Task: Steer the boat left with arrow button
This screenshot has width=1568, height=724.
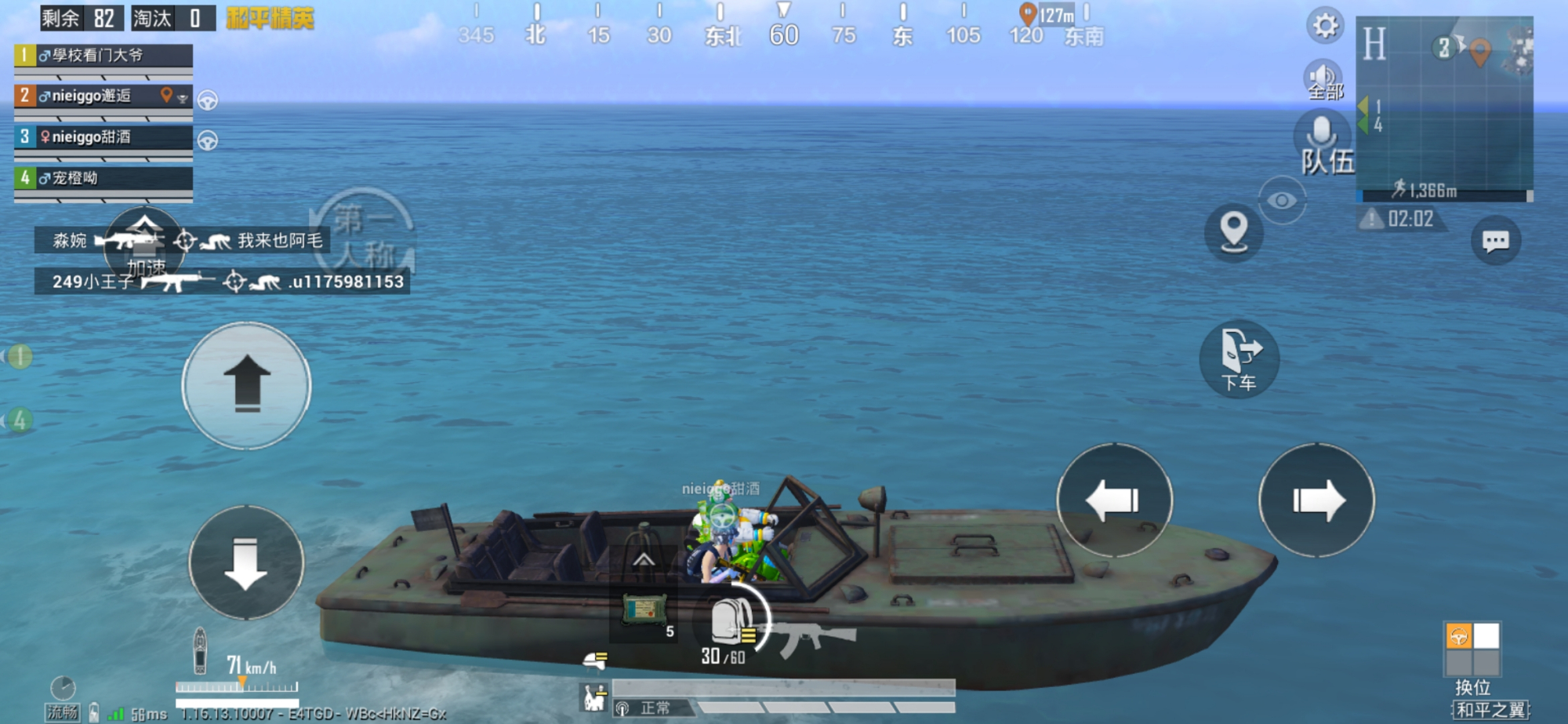Action: pyautogui.click(x=1114, y=500)
